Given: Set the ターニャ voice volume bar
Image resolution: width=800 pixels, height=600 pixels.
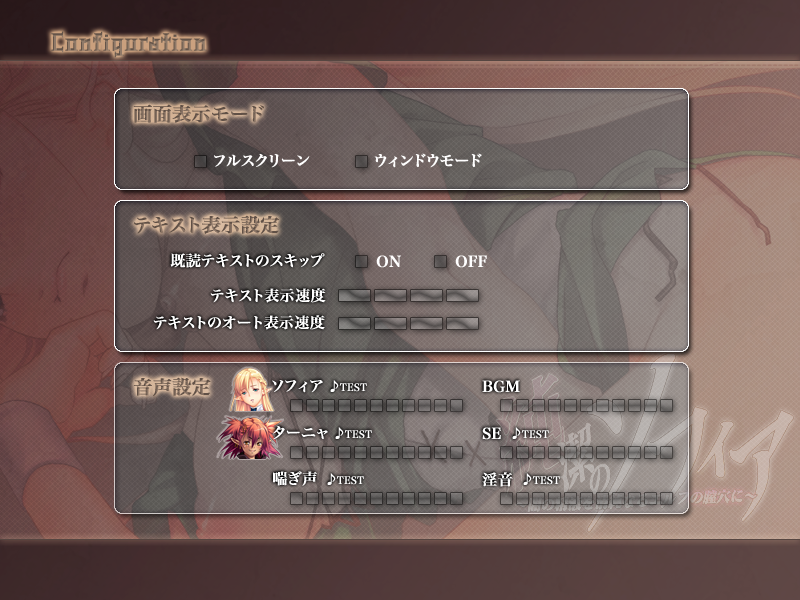Looking at the screenshot, I should (377, 452).
